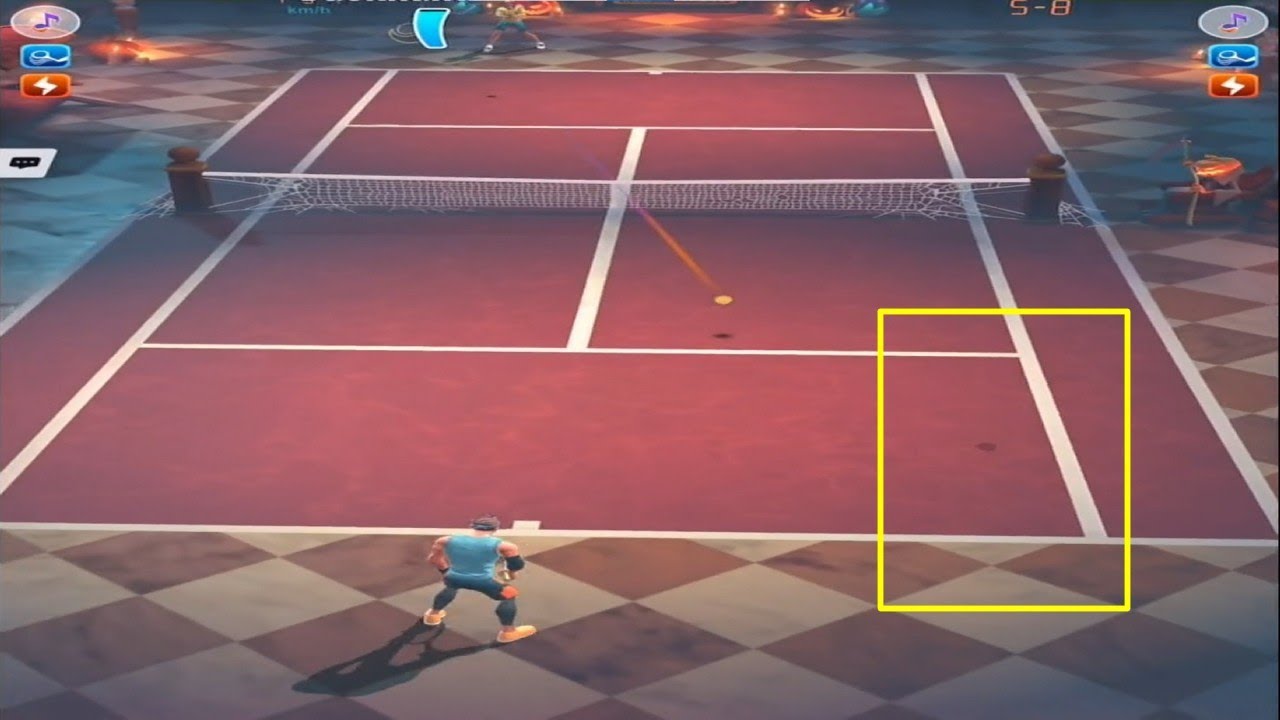The image size is (1280, 720).
Task: Tap the orange lightning icon above the chat tab
Action: [x=45, y=86]
